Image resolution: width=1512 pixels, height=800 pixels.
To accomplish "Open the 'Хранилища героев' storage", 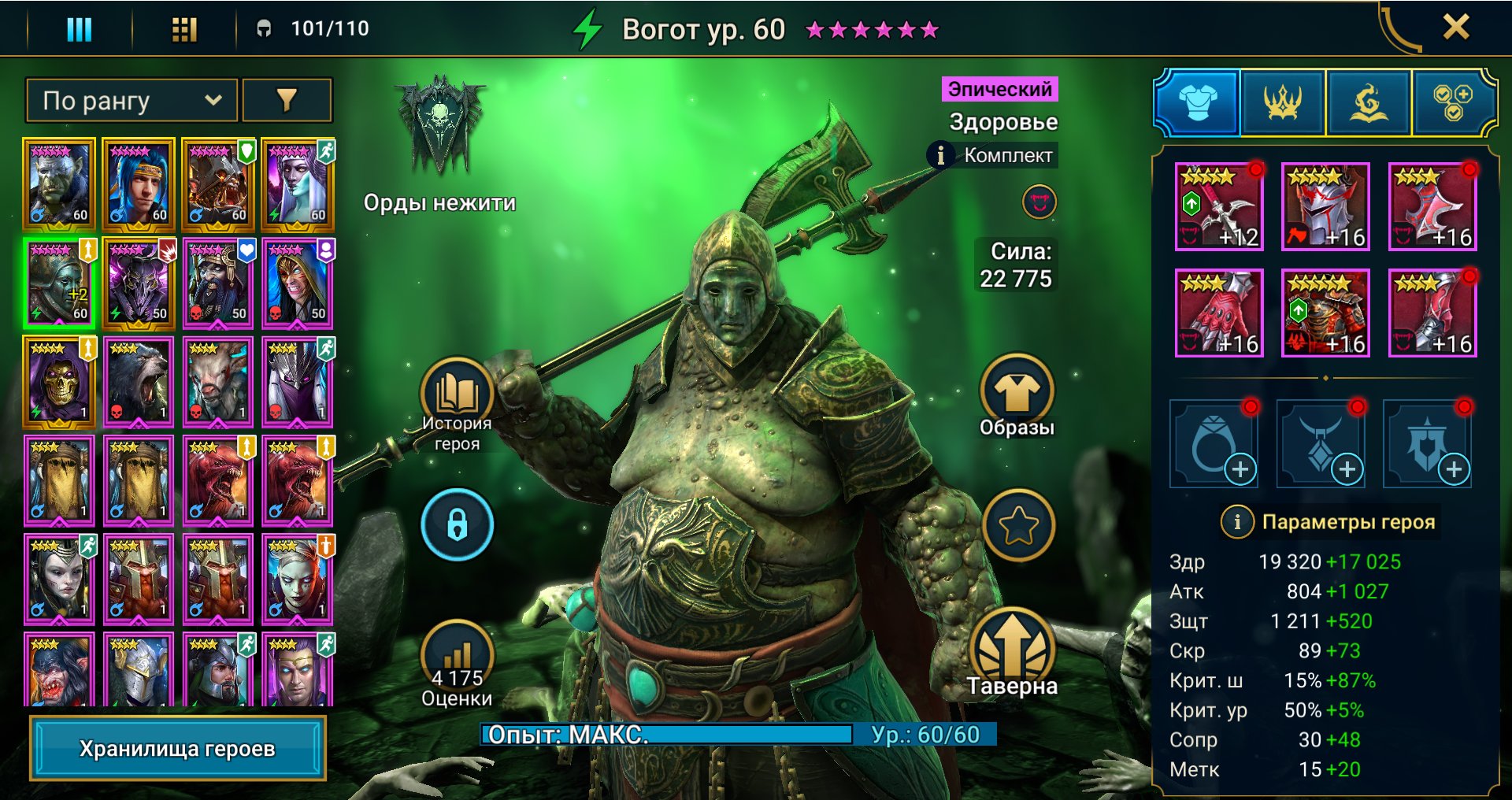I will click(x=177, y=748).
